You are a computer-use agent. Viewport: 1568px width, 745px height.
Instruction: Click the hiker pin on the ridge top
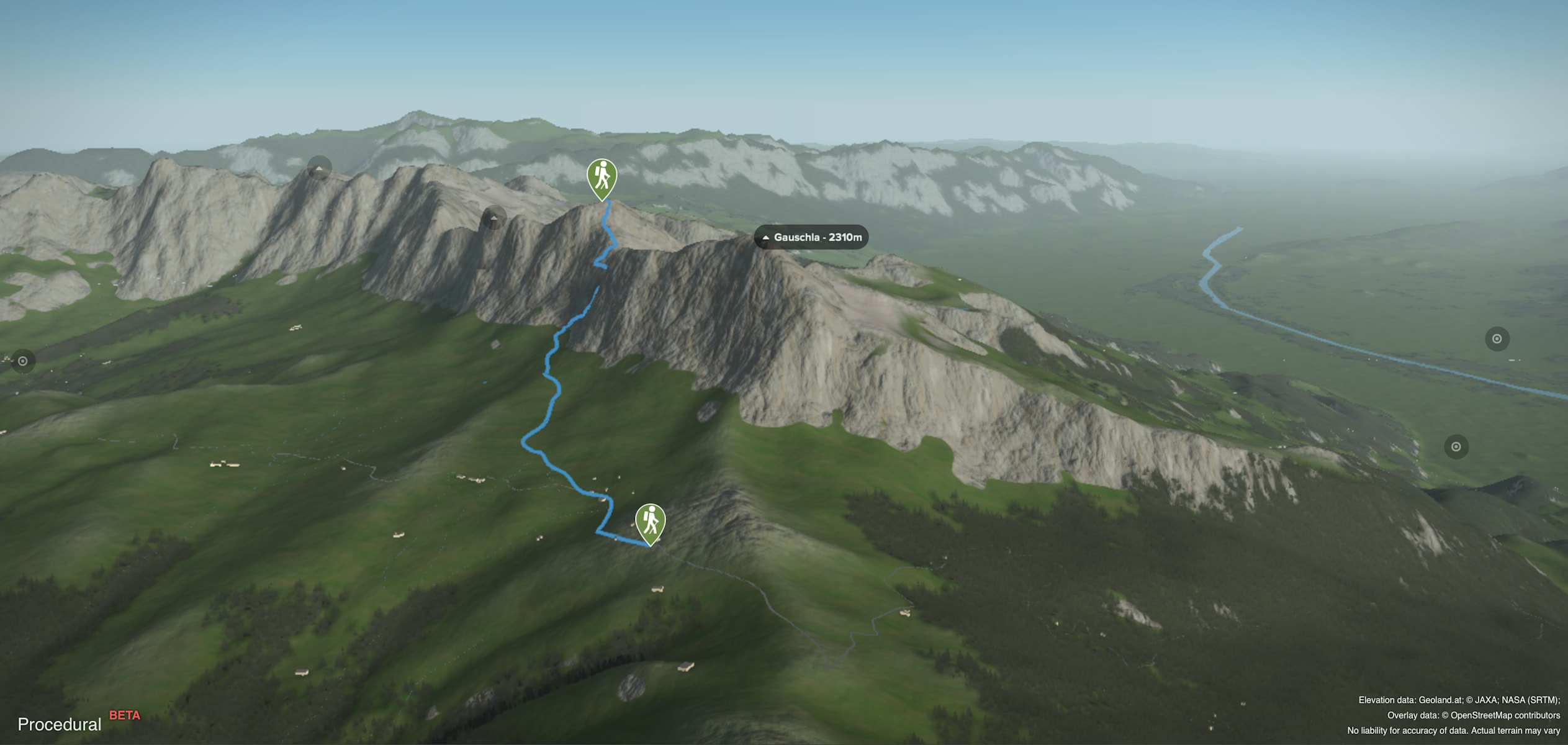(x=602, y=177)
